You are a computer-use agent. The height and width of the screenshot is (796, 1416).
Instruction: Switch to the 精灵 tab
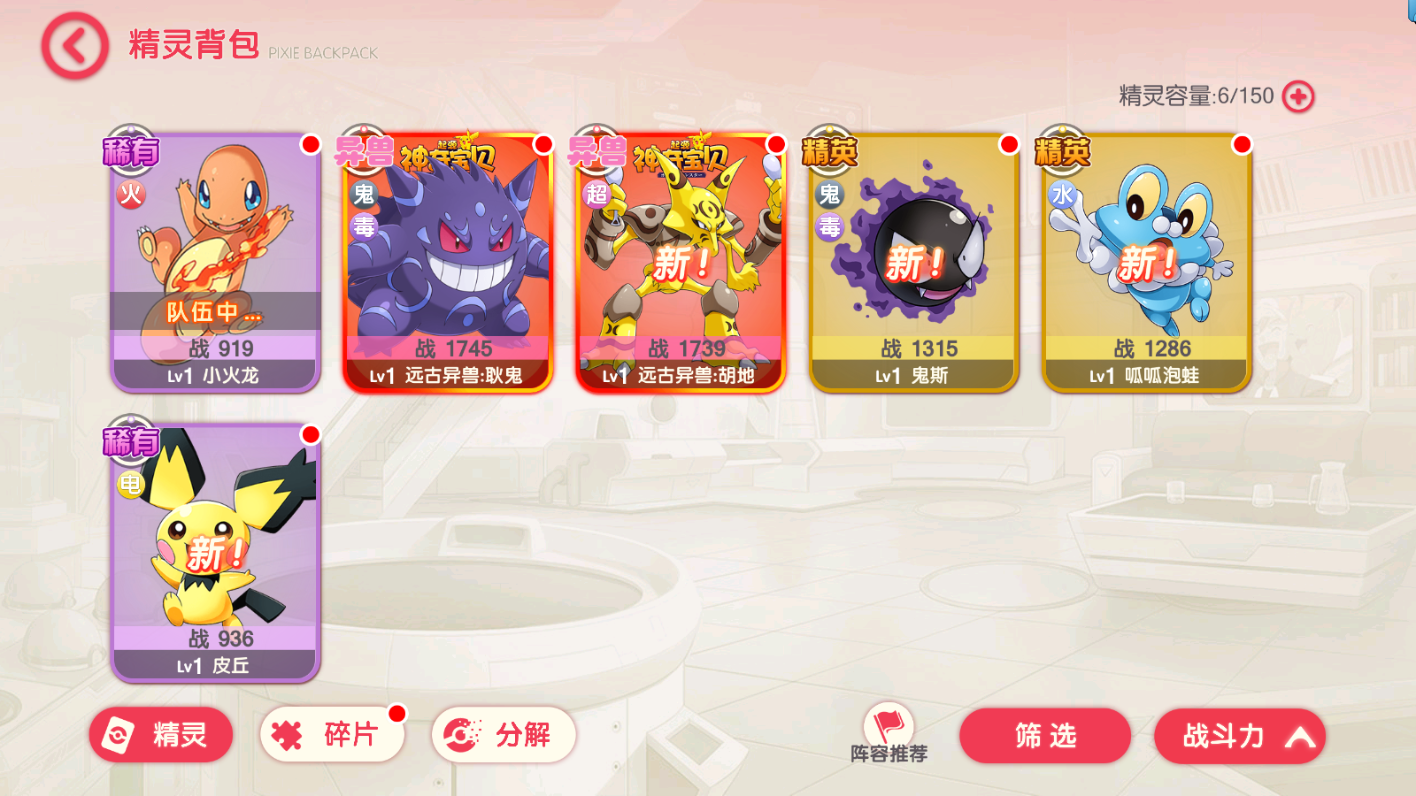161,736
